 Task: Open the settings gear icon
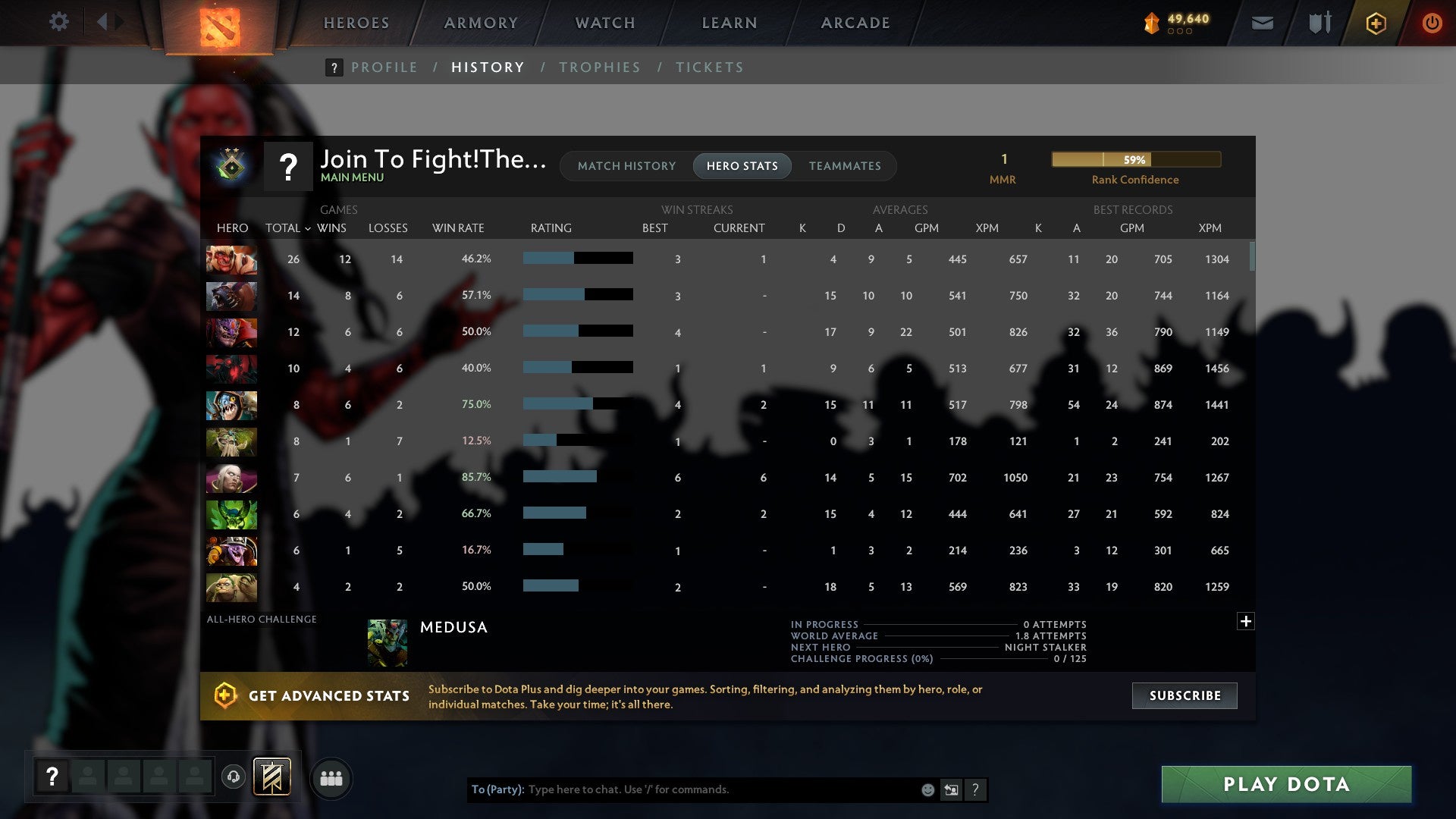pyautogui.click(x=59, y=22)
